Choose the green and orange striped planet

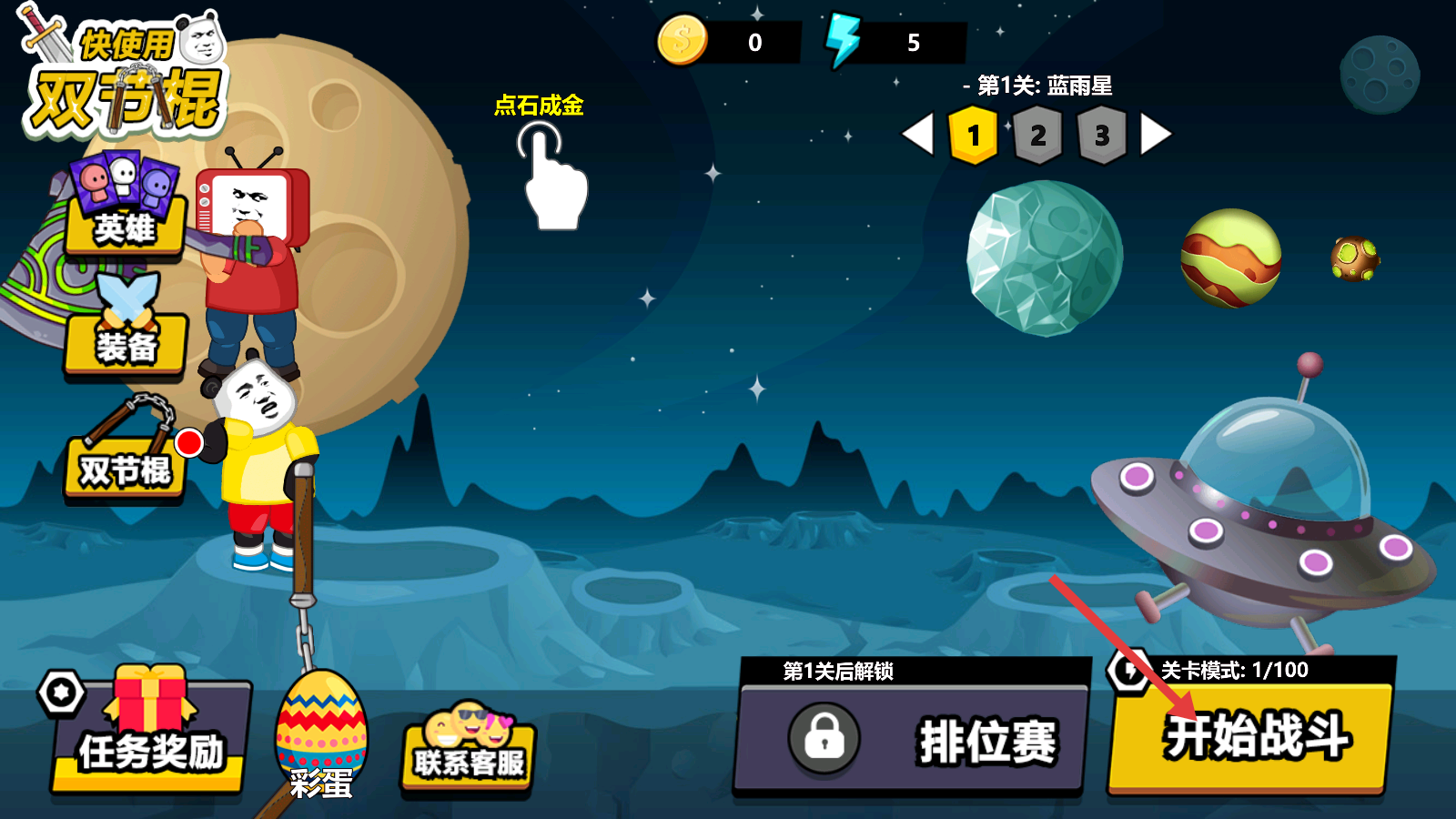click(1230, 258)
